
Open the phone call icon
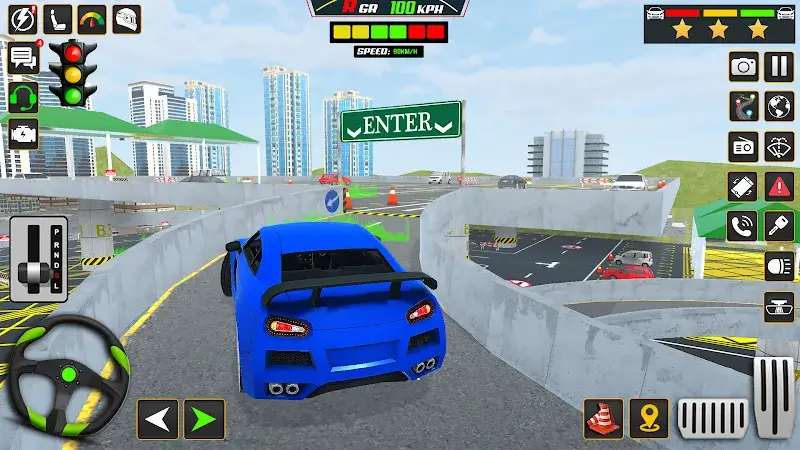pyautogui.click(x=743, y=226)
